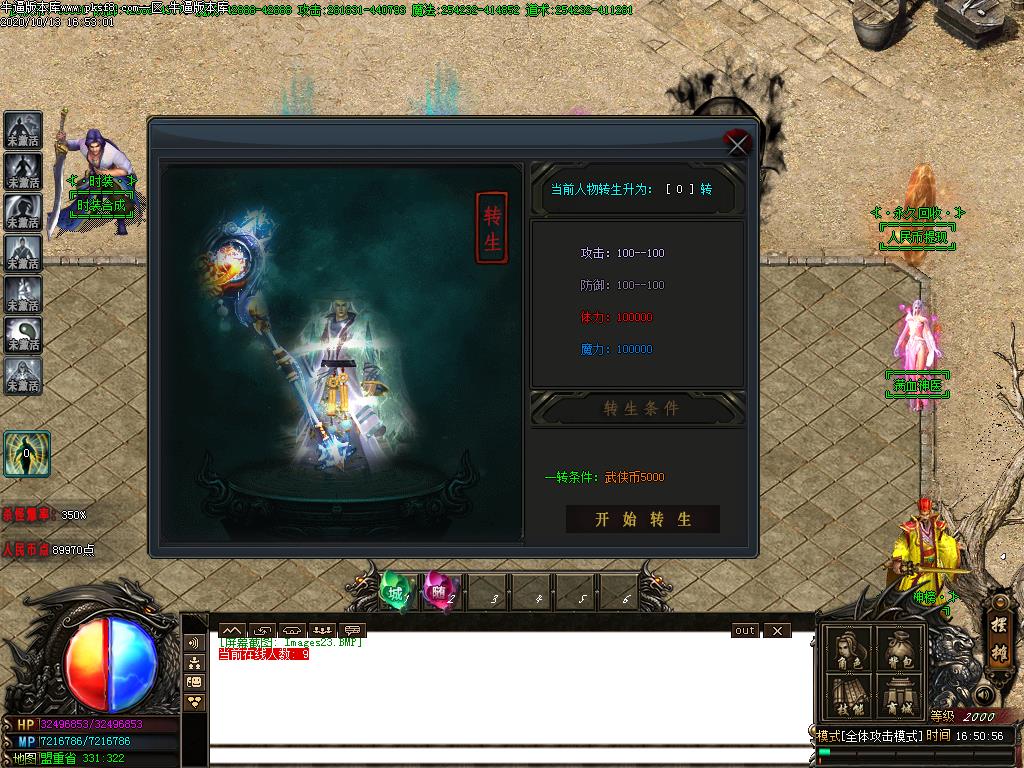The image size is (1024, 768).
Task: Click the glowing figure aura icon
Action: coord(25,455)
